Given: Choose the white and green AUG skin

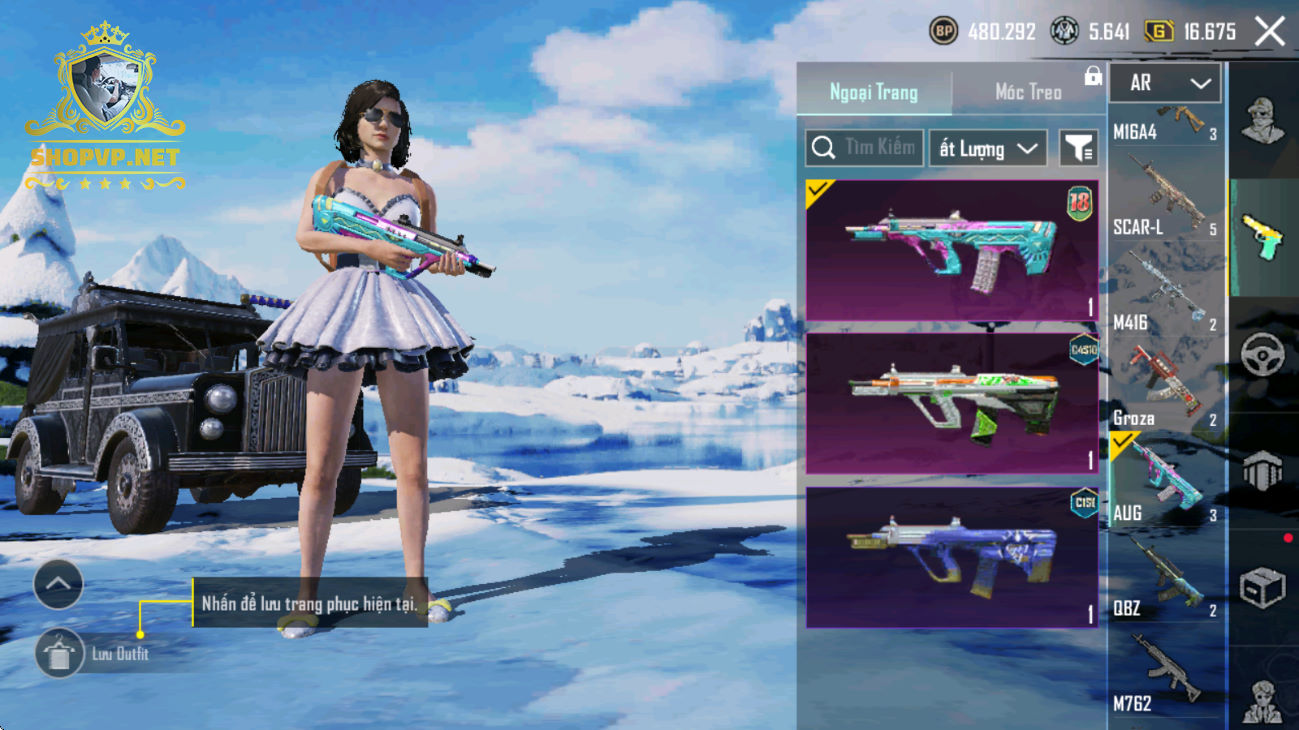Looking at the screenshot, I should pos(951,403).
